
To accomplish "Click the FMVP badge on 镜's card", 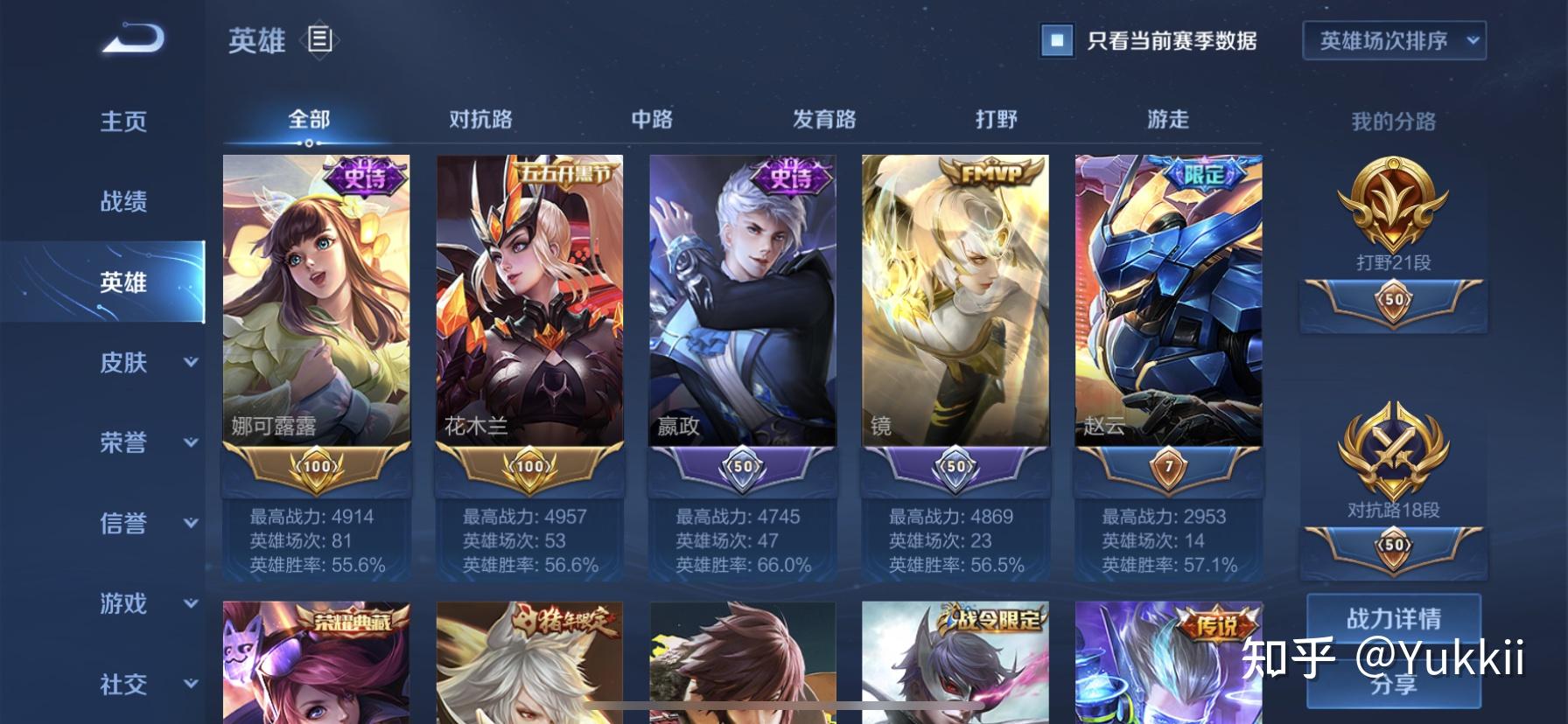I will tap(990, 173).
